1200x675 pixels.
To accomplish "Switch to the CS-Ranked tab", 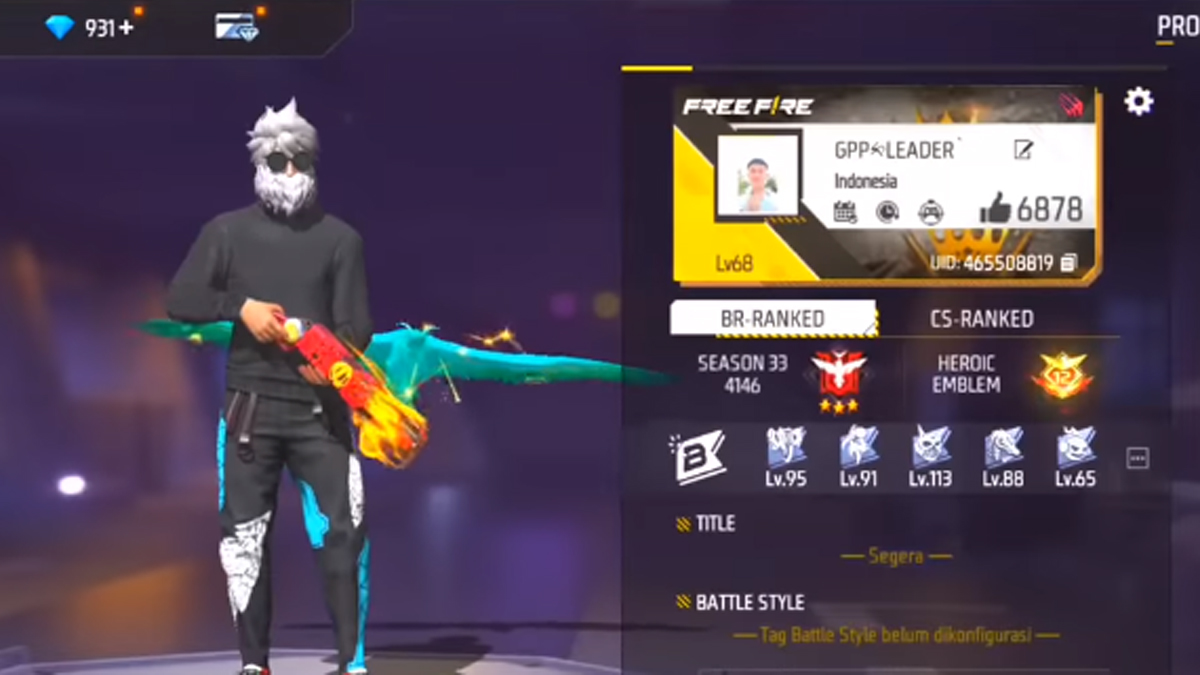I will pos(983,319).
